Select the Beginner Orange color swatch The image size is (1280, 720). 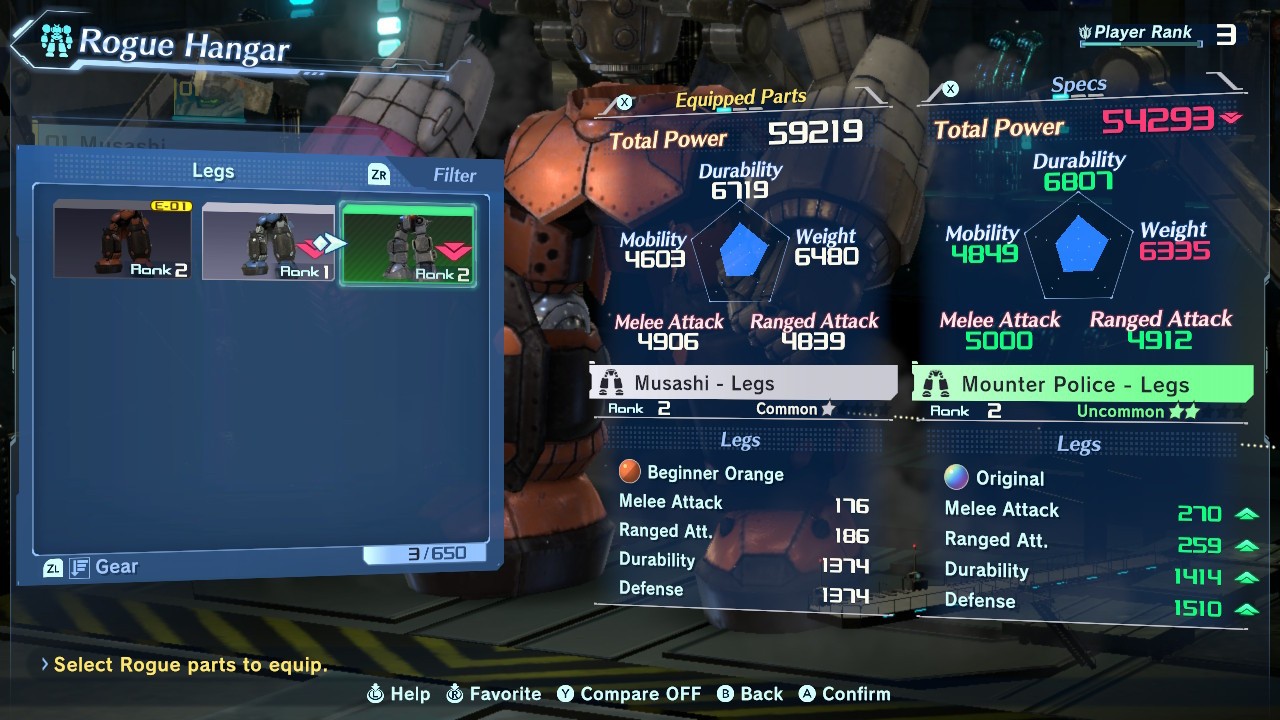point(630,473)
